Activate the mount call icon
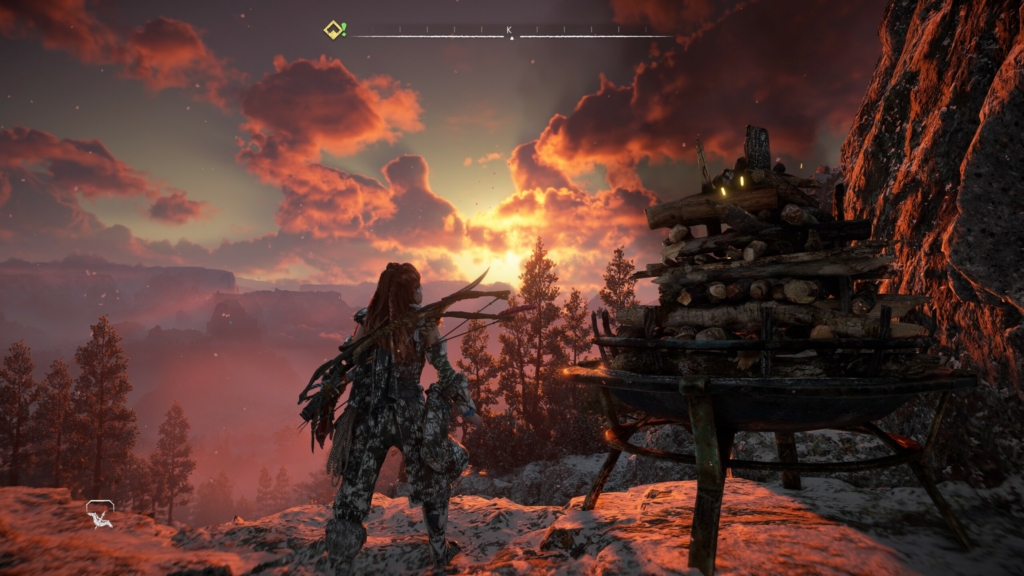The image size is (1024, 576). click(100, 514)
